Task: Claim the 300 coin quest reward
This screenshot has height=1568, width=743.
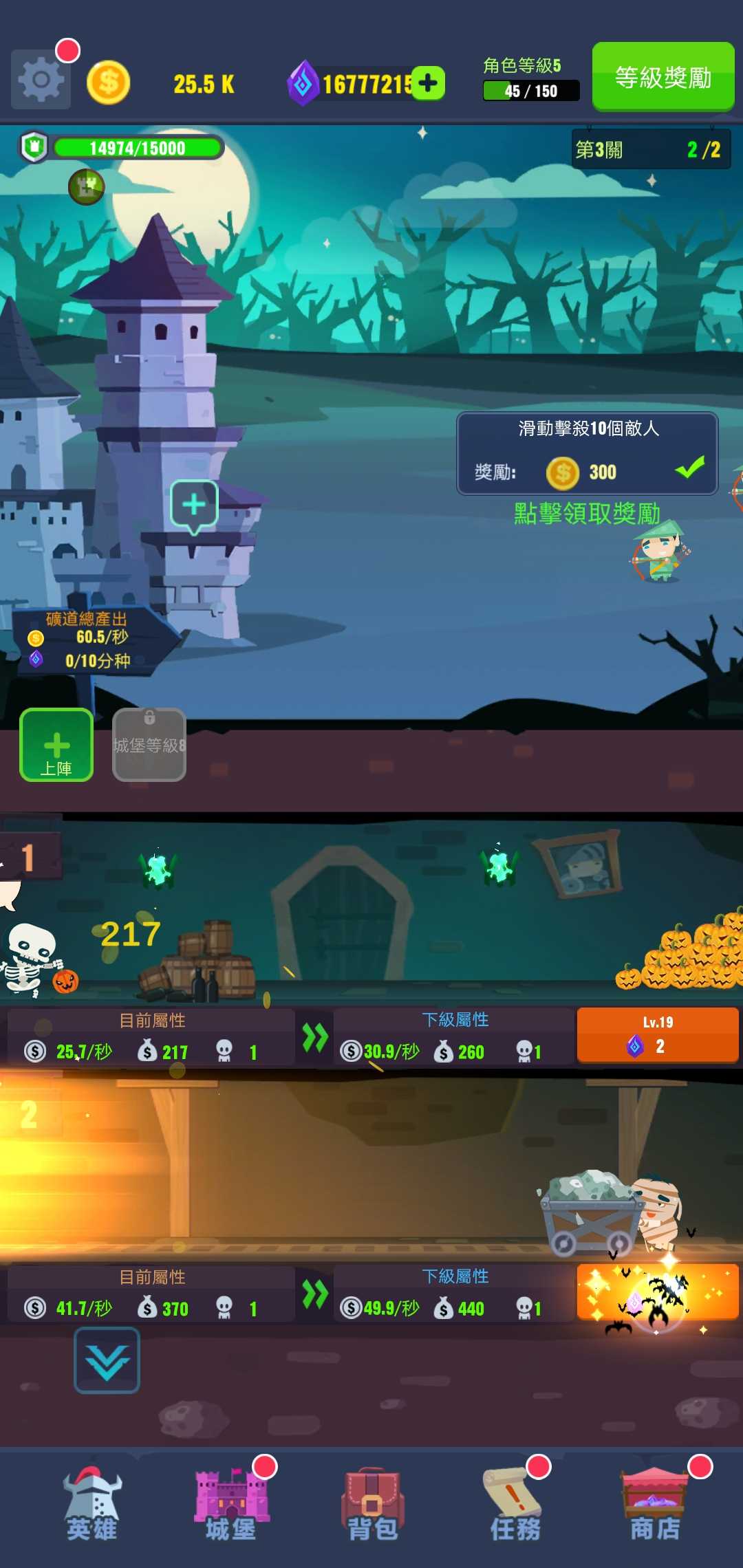Action: [588, 454]
